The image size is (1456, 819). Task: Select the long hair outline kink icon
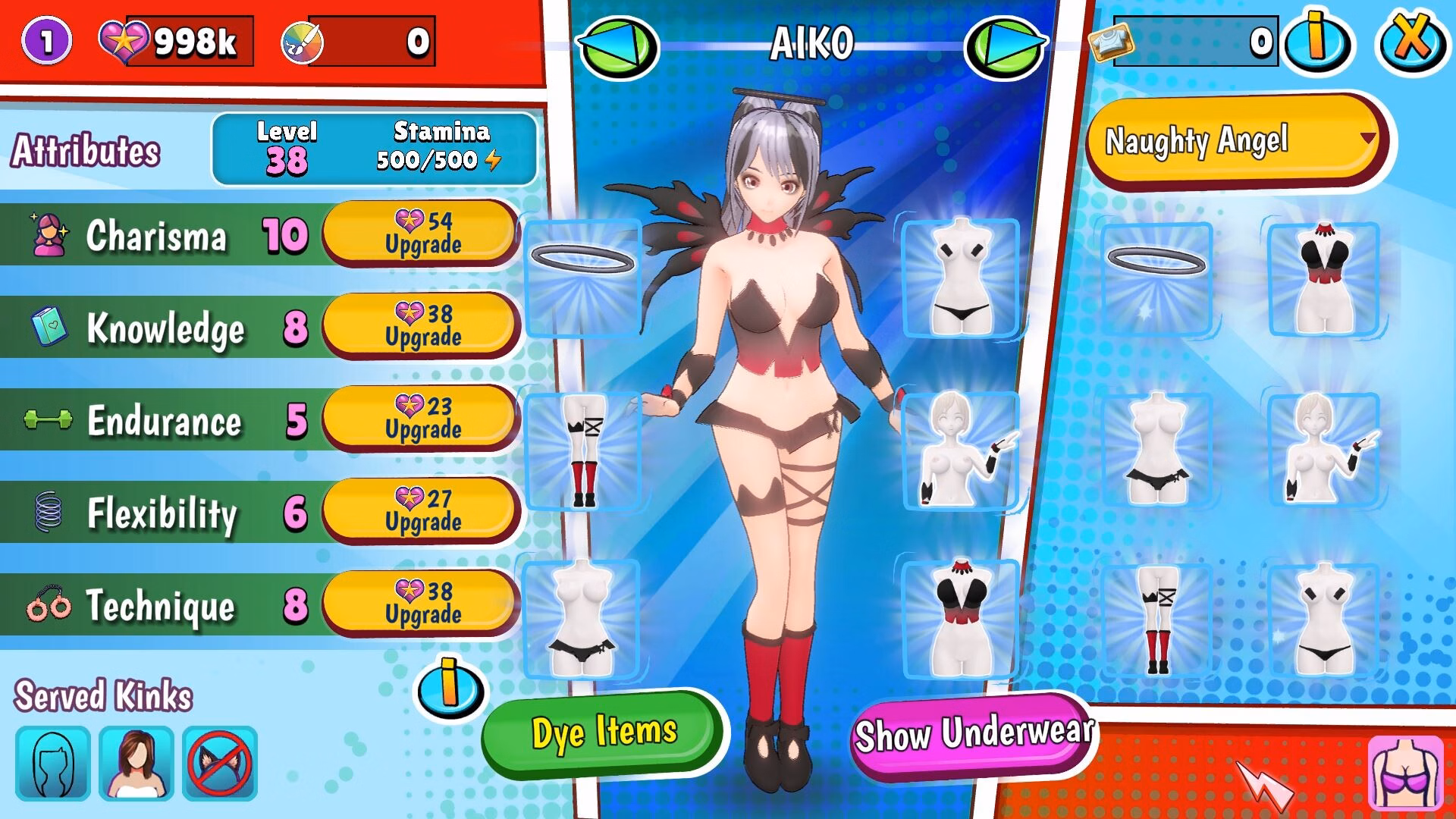[53, 763]
